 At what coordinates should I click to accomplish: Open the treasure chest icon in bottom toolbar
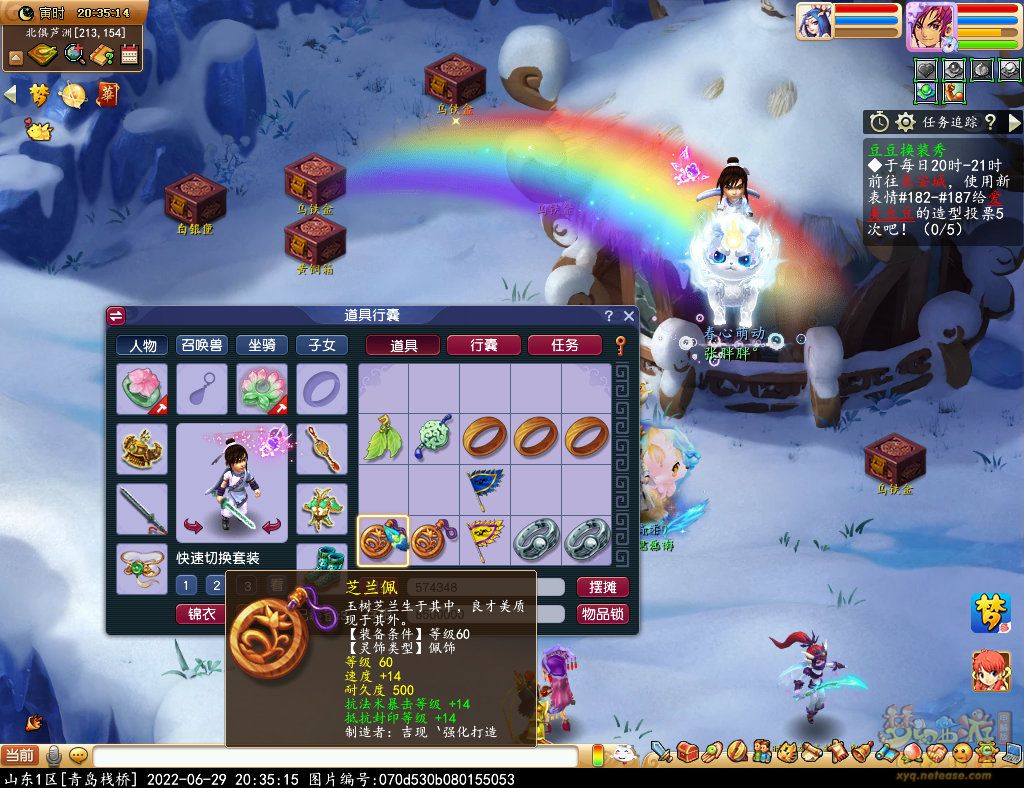coord(687,751)
